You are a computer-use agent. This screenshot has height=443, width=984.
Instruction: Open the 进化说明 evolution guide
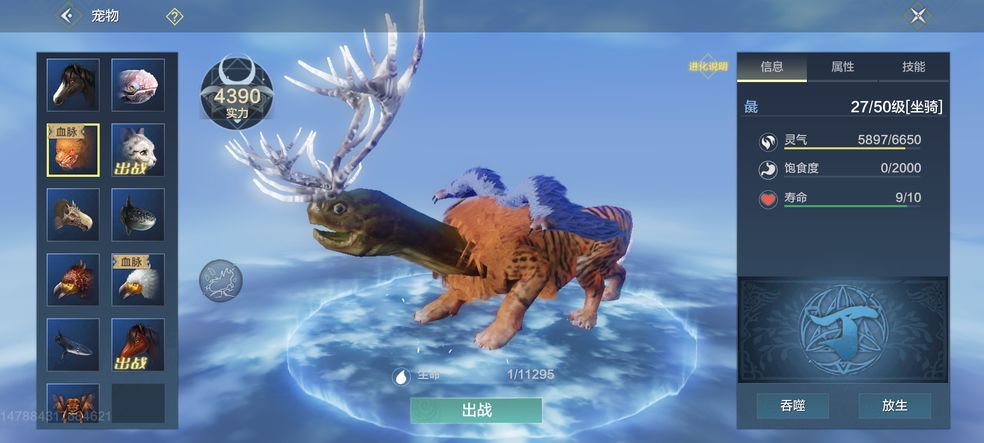click(705, 67)
